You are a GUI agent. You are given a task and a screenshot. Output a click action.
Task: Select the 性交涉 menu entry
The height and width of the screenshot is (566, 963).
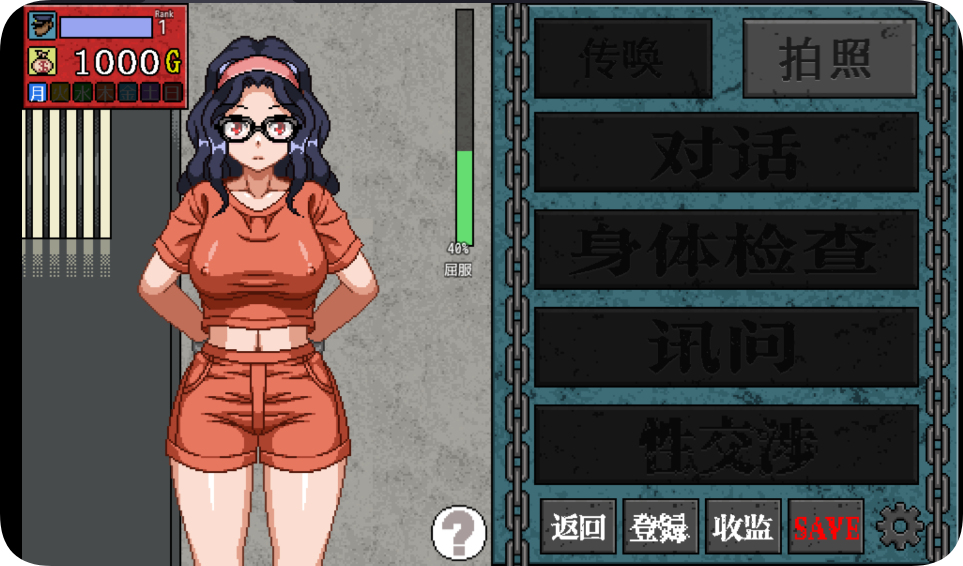[726, 444]
